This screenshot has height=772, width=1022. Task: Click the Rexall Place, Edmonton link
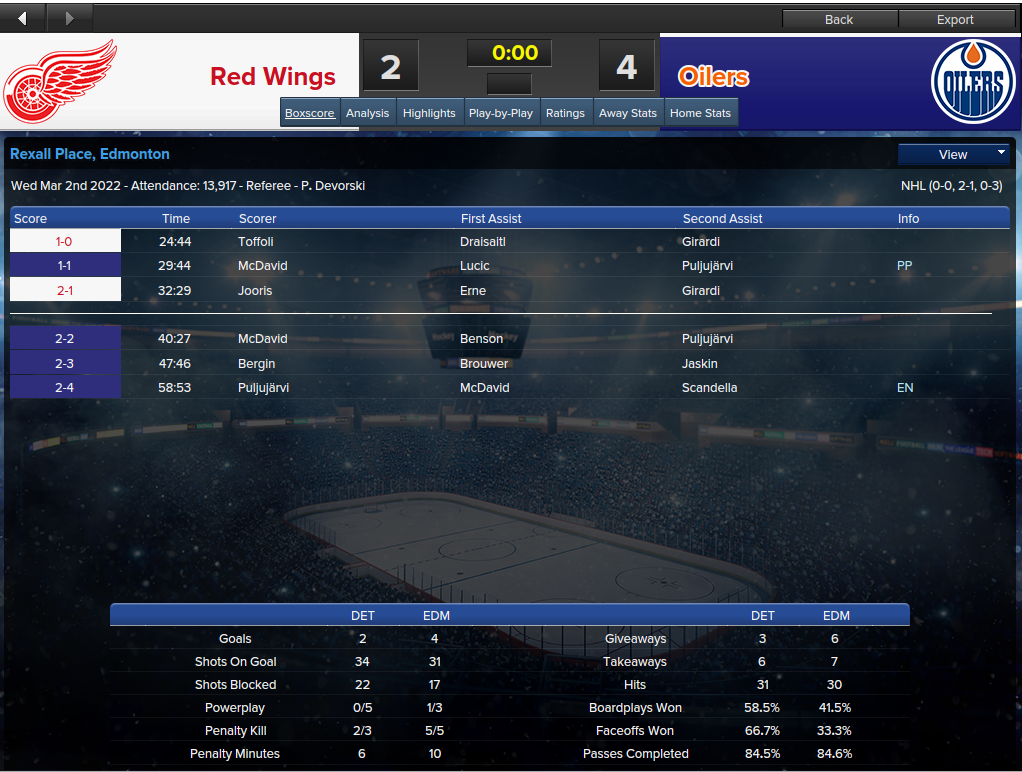coord(90,154)
